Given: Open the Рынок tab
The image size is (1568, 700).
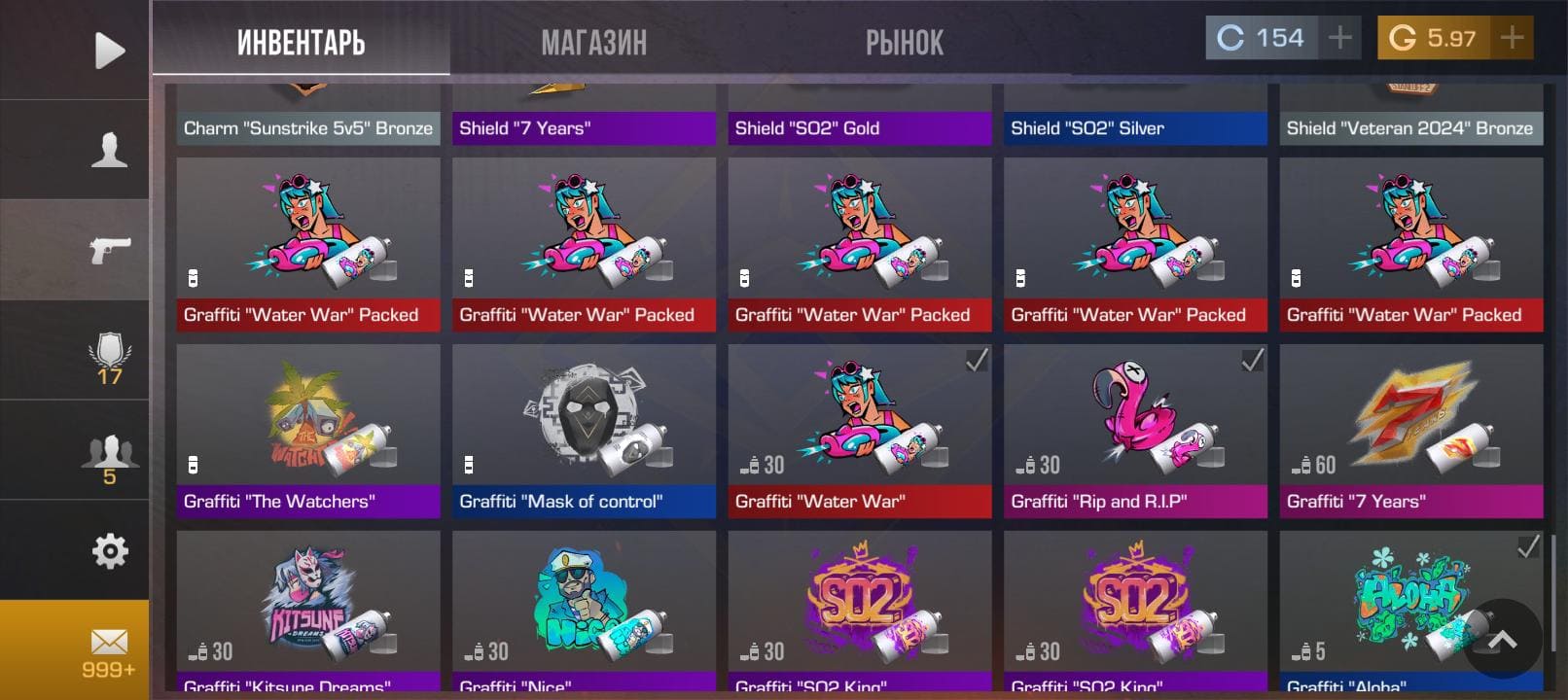Looking at the screenshot, I should (x=904, y=43).
